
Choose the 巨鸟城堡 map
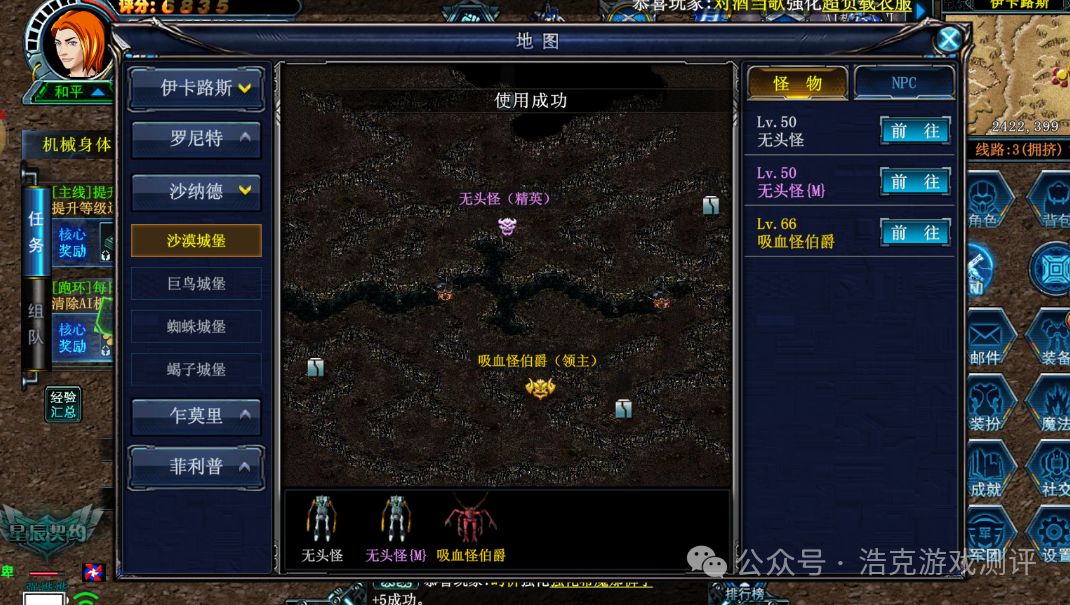(x=196, y=284)
